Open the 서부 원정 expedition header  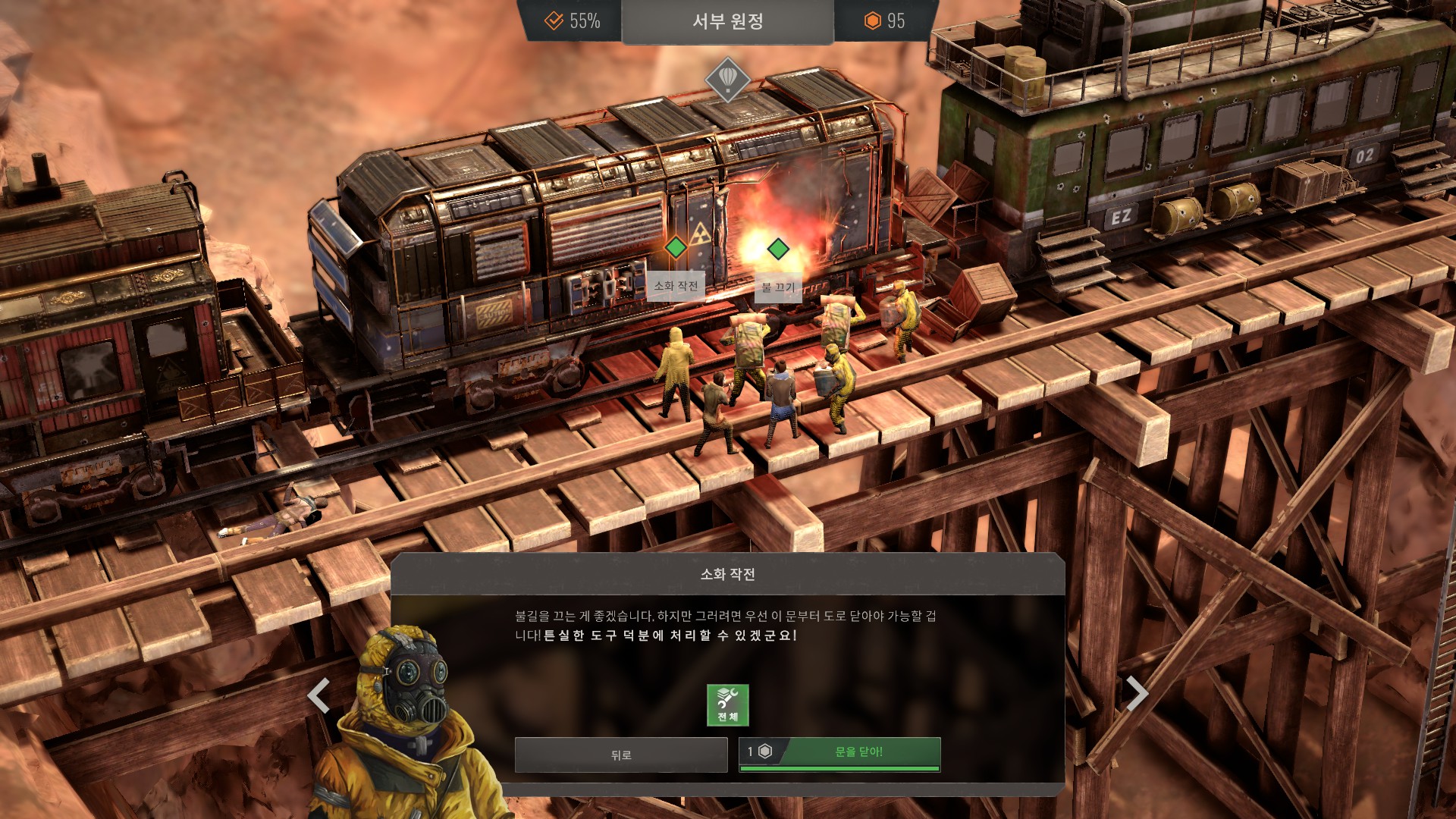pyautogui.click(x=727, y=21)
